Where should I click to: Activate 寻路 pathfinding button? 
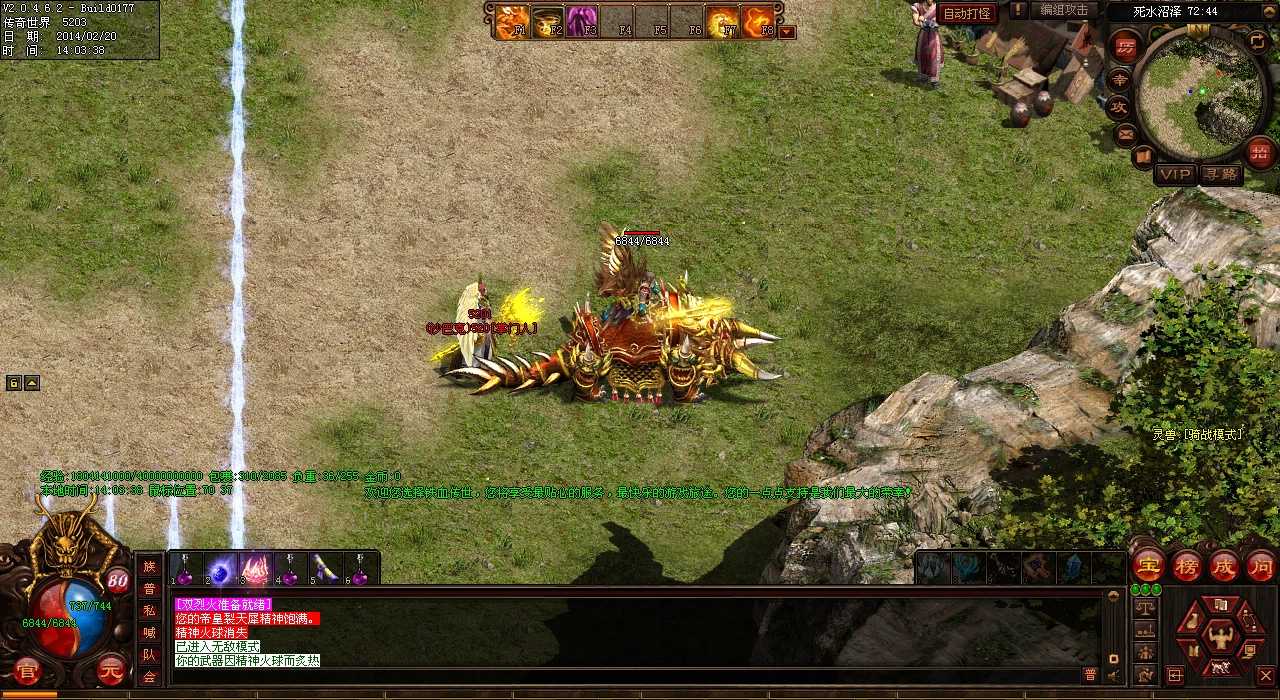[x=1220, y=174]
